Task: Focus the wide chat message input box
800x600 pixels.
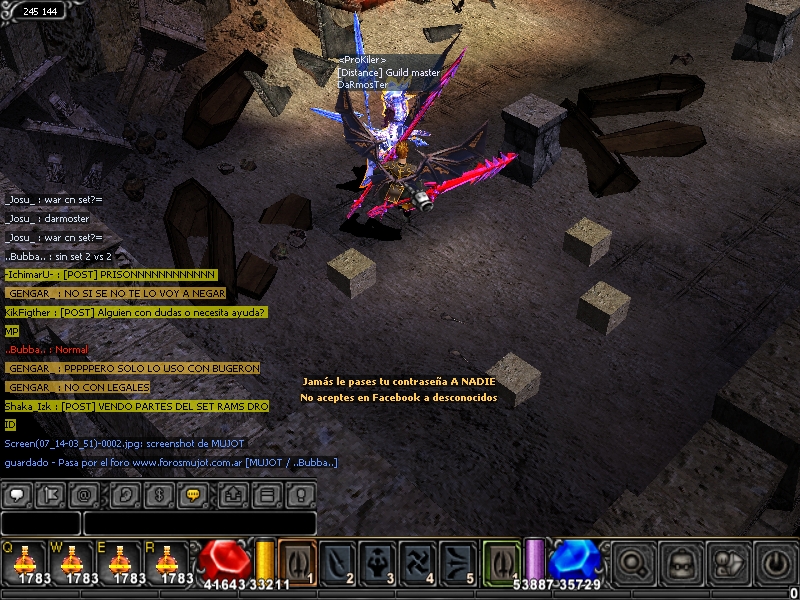Action: (200, 523)
